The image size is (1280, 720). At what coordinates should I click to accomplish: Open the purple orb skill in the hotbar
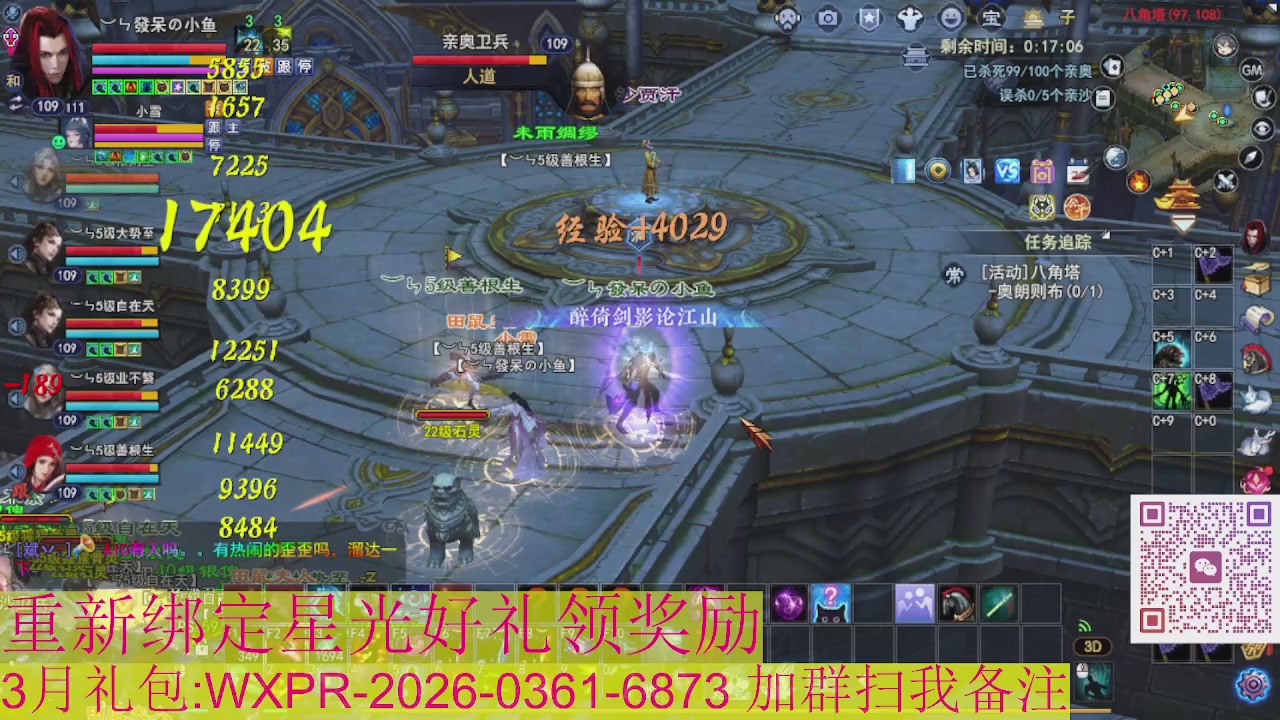point(788,601)
